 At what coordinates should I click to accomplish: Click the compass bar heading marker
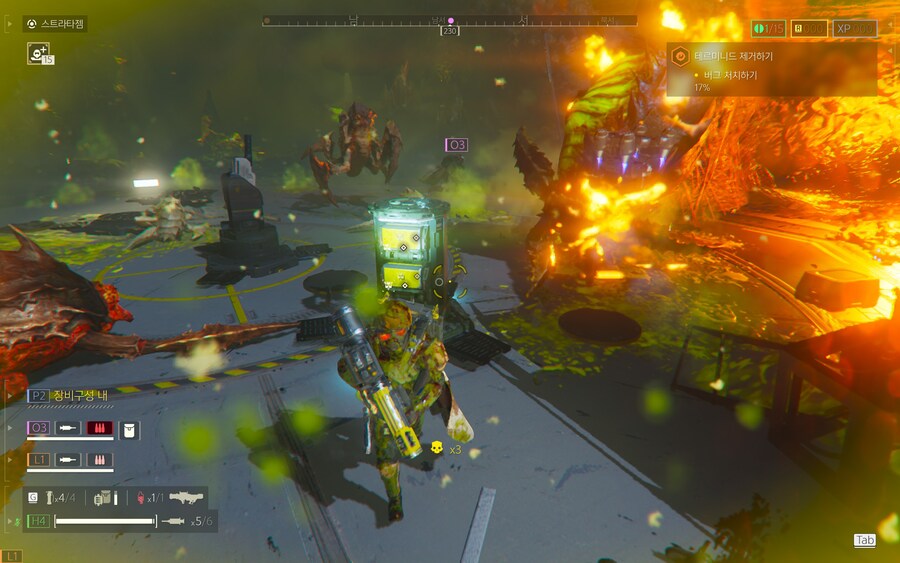point(450,21)
